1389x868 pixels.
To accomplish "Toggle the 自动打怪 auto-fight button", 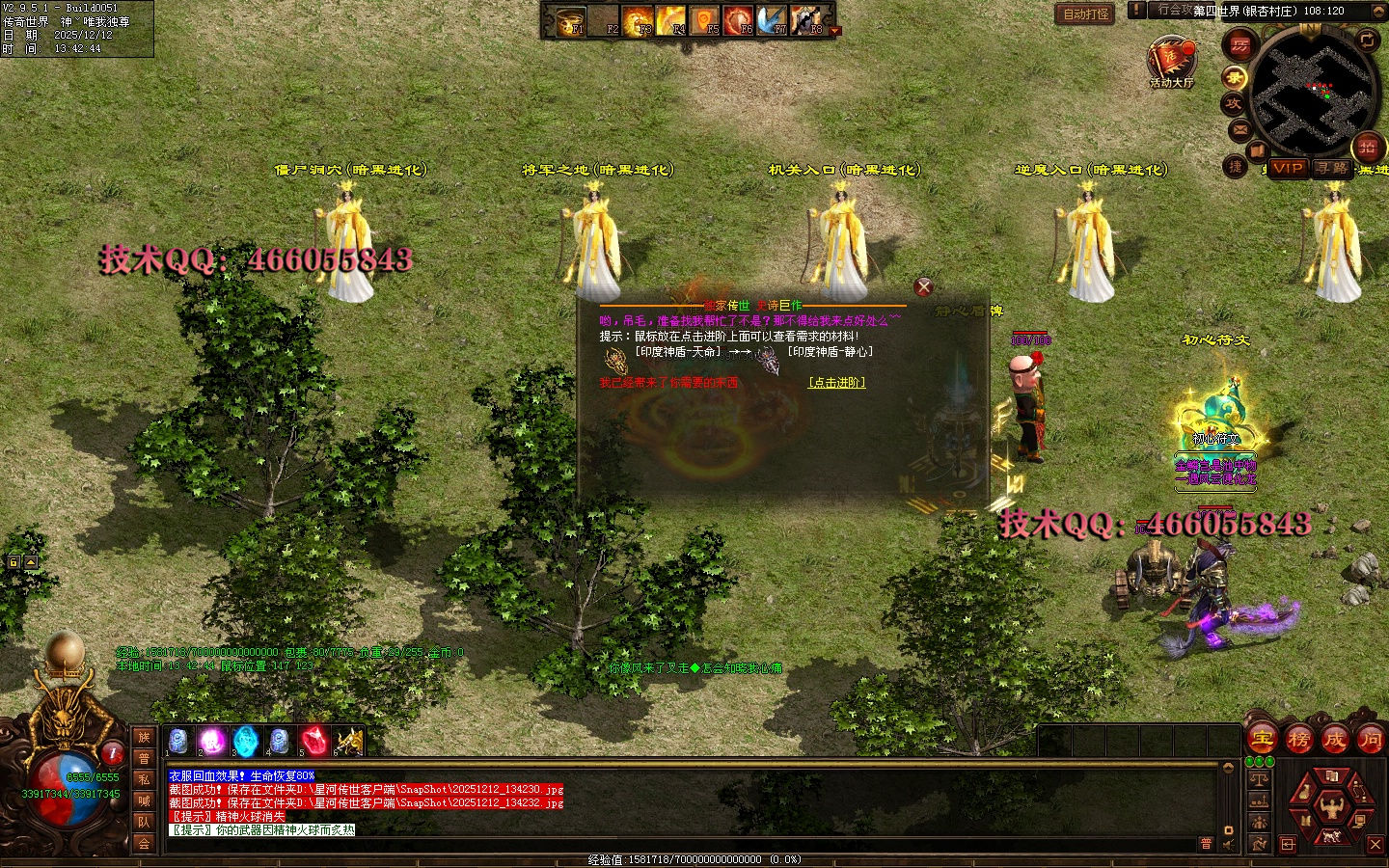I will click(1086, 14).
